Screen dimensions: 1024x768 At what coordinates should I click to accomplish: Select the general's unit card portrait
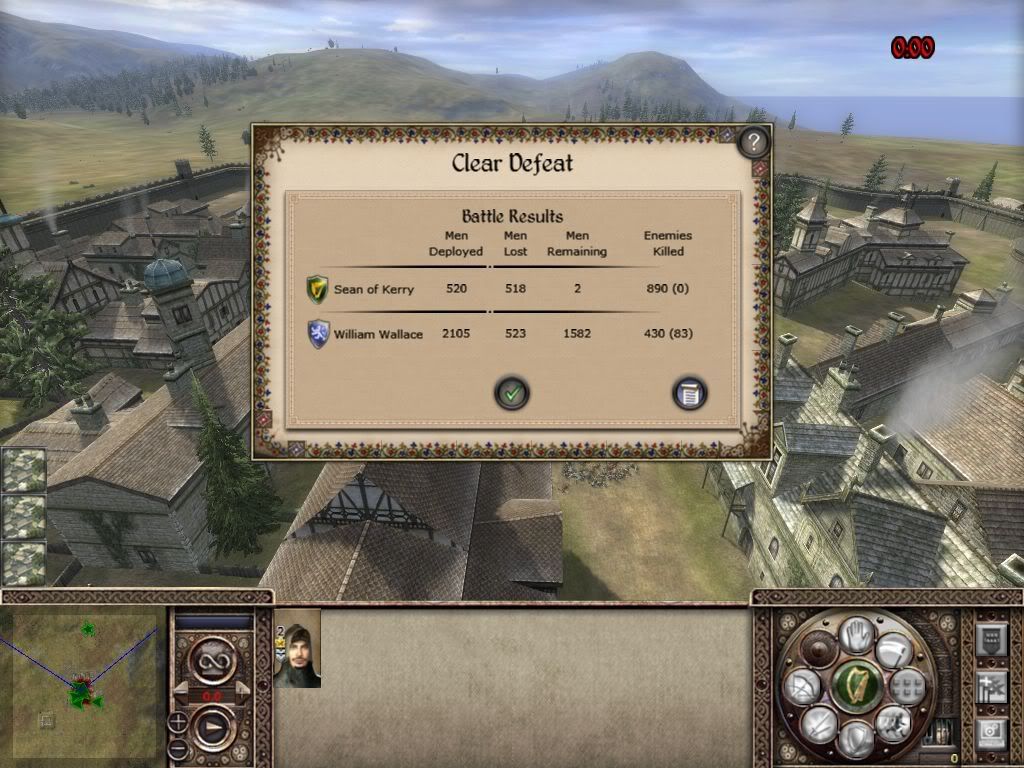(297, 650)
